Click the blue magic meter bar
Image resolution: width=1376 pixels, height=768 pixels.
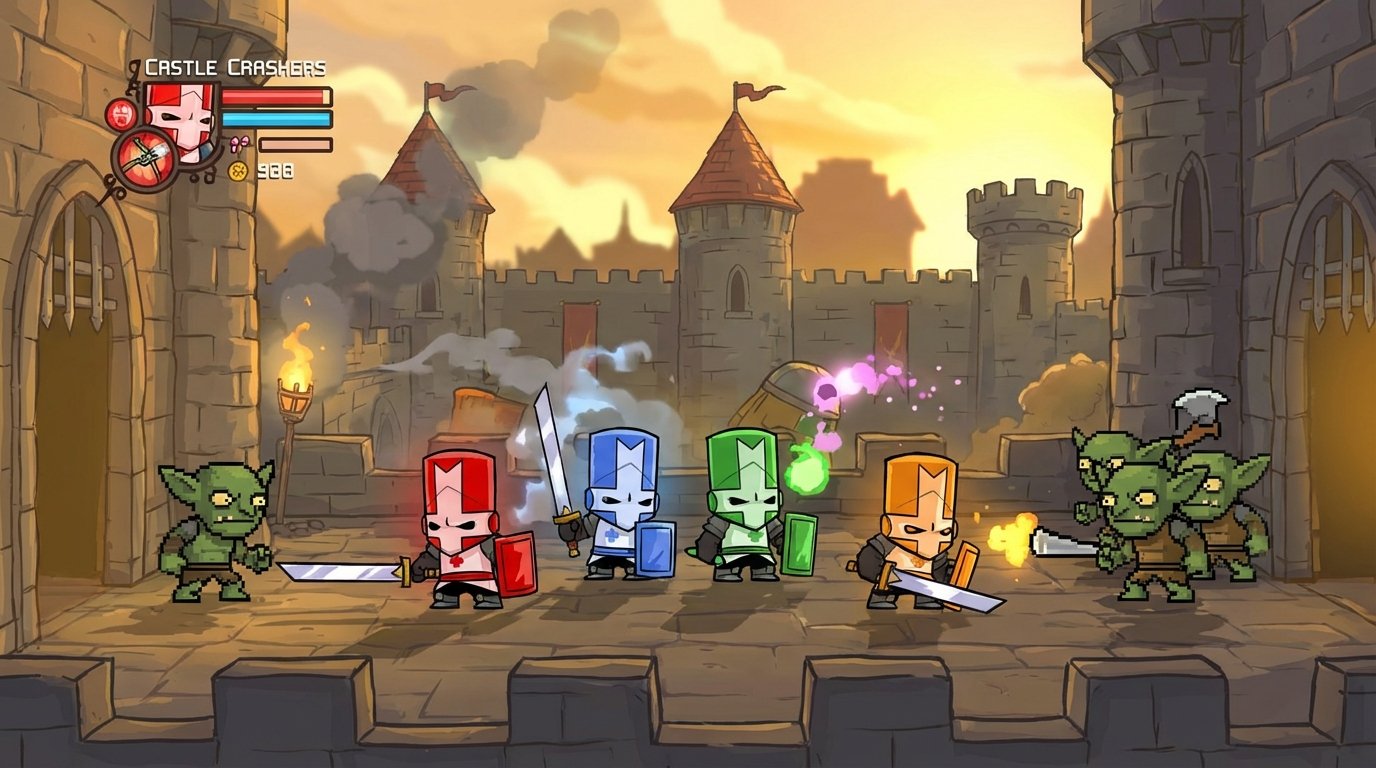(x=276, y=119)
